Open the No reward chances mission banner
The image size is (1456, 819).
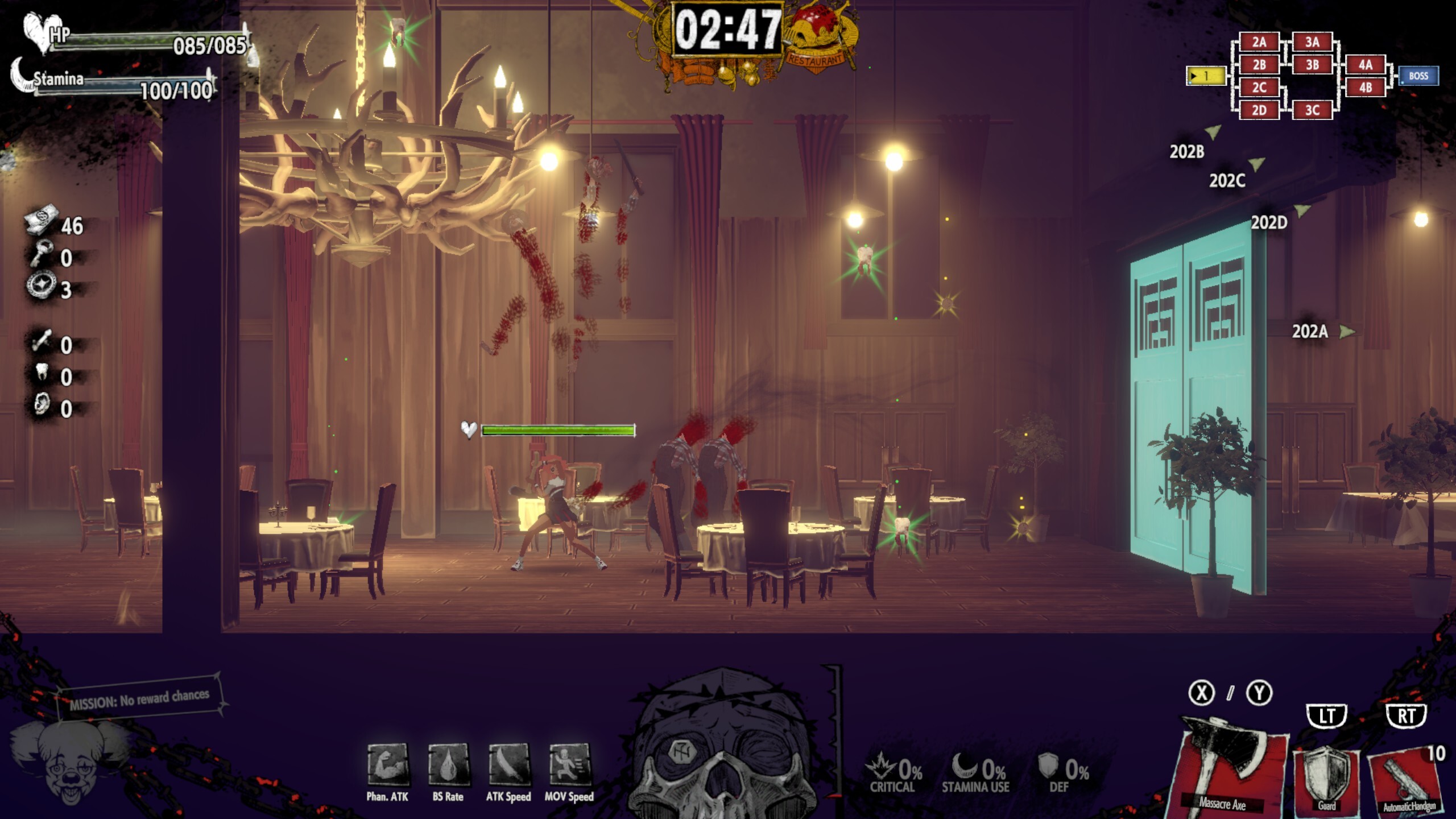click(139, 698)
